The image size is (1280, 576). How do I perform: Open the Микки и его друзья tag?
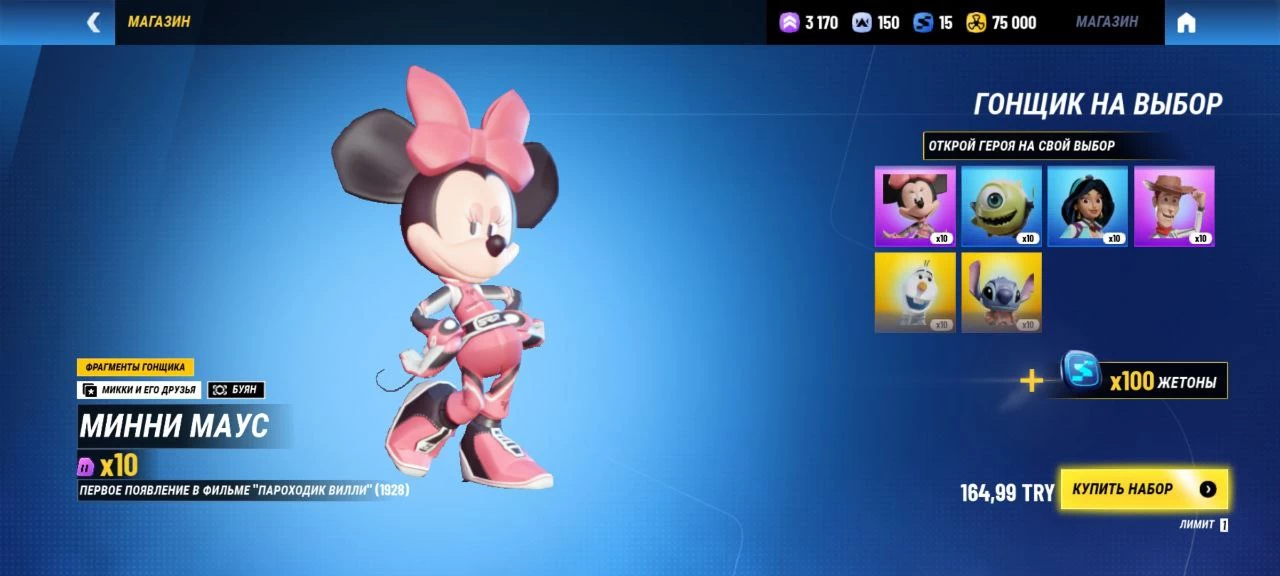click(139, 390)
